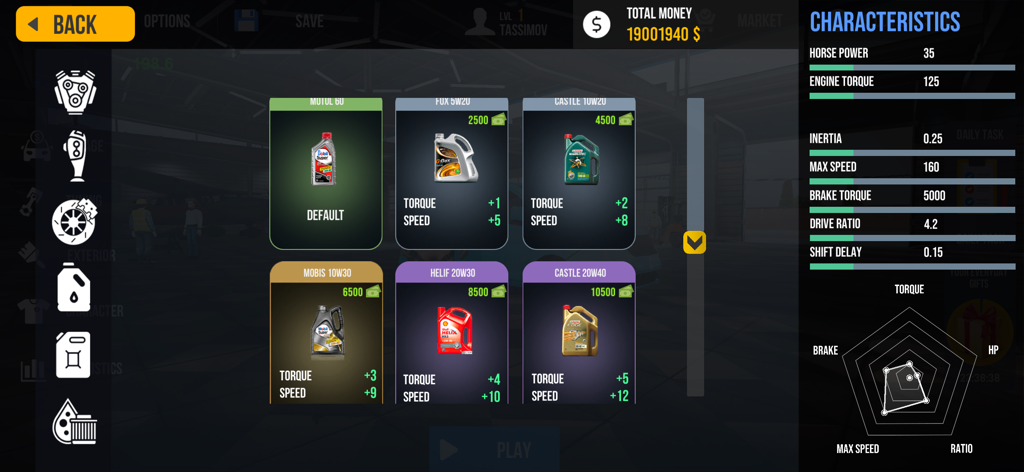The width and height of the screenshot is (1024, 472).
Task: Open the fuel canister category
Action: 74,355
